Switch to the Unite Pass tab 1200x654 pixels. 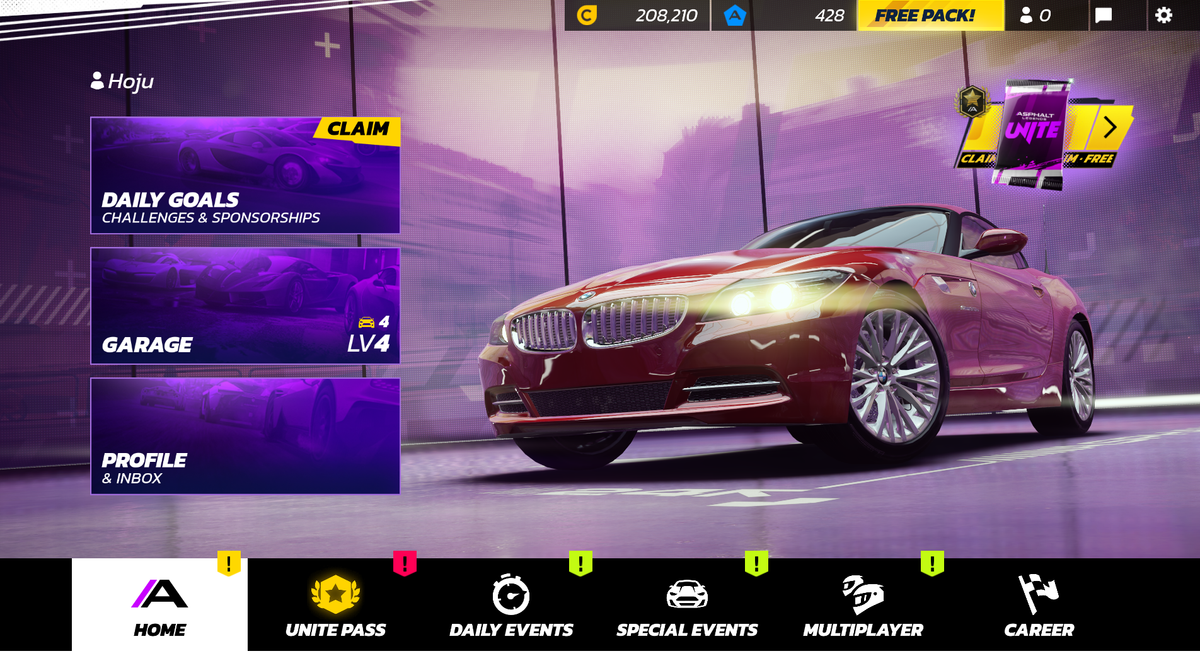[x=335, y=606]
